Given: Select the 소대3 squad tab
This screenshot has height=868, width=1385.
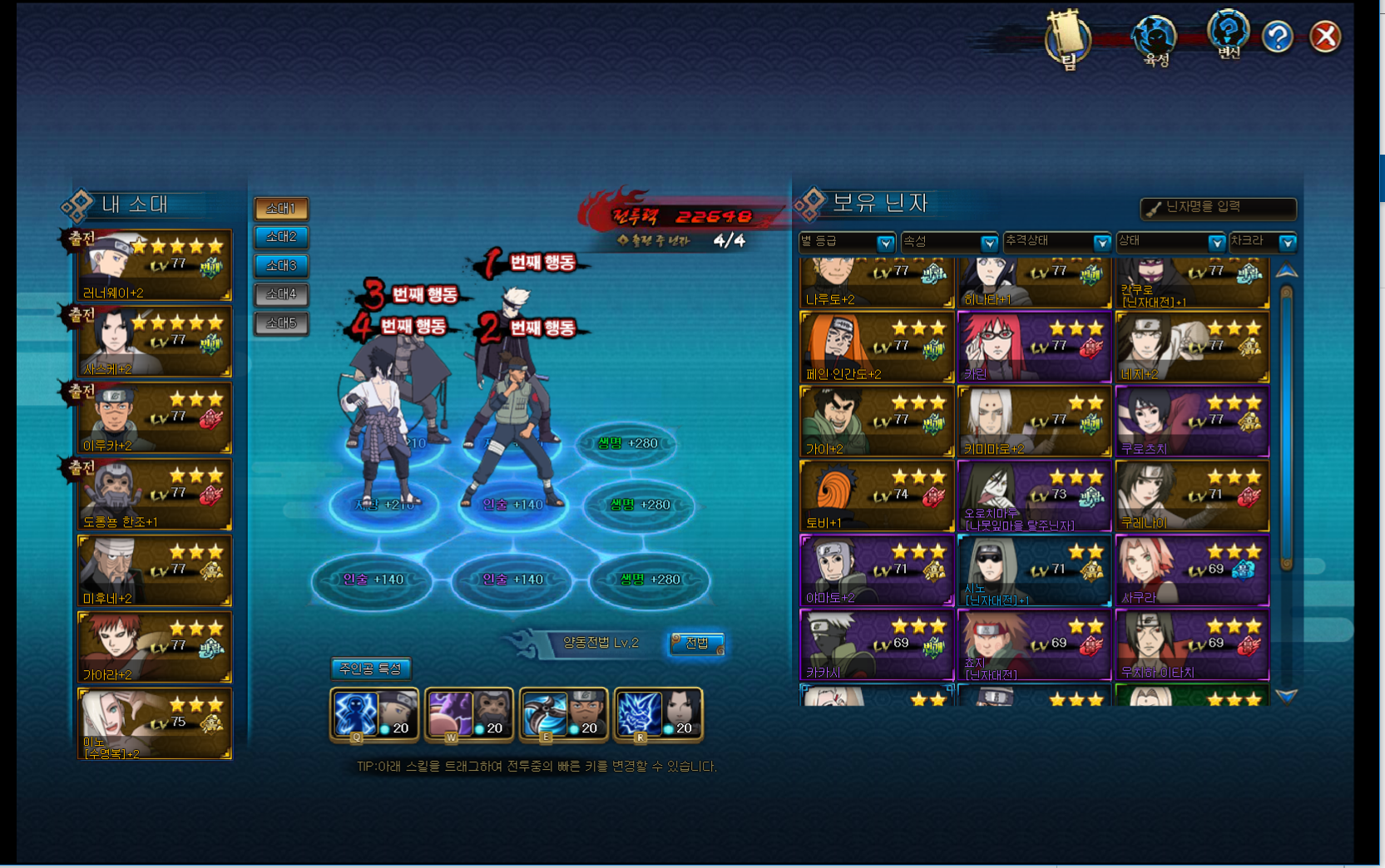Looking at the screenshot, I should tap(281, 266).
